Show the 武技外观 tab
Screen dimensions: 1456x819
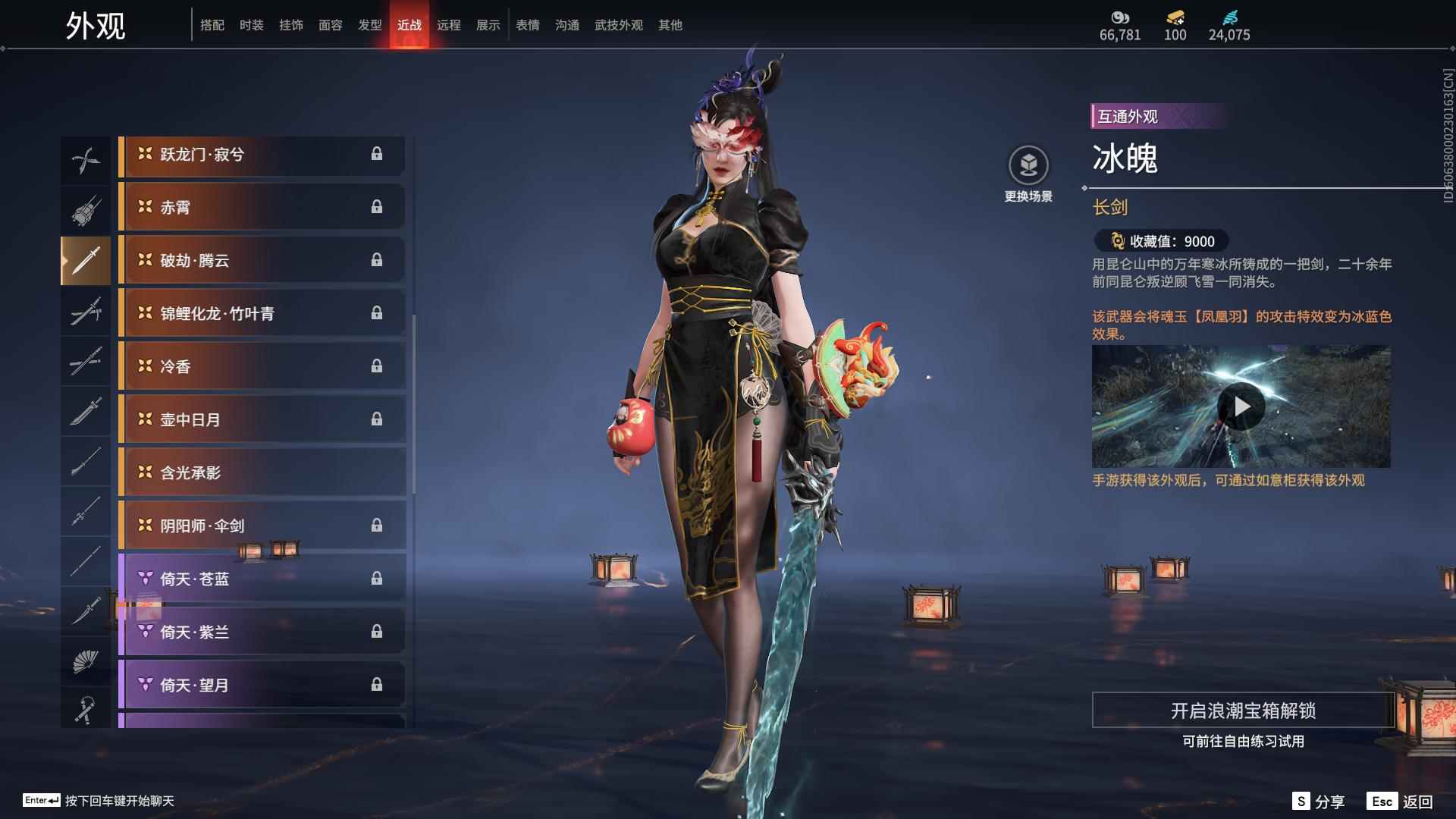tap(618, 25)
